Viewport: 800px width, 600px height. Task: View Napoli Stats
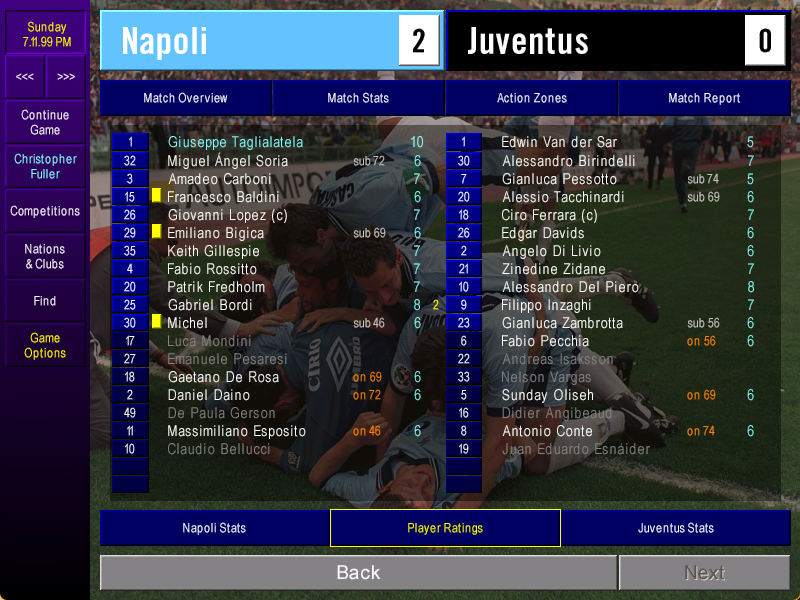214,528
